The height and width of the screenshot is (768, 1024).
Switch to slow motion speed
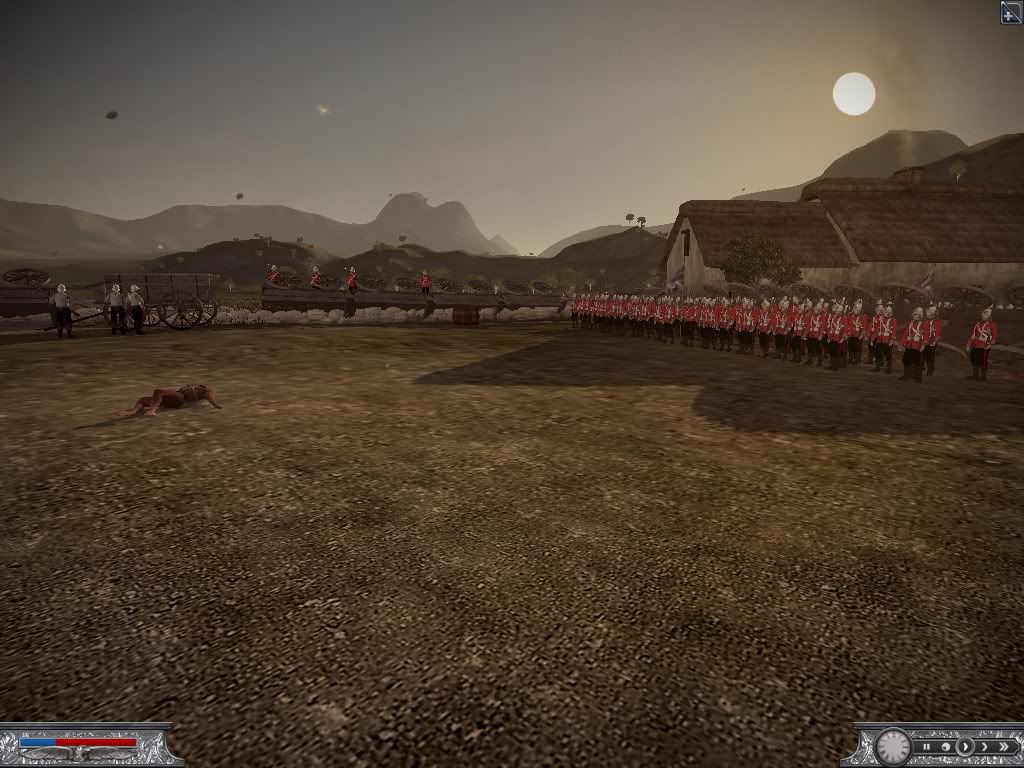(x=945, y=746)
